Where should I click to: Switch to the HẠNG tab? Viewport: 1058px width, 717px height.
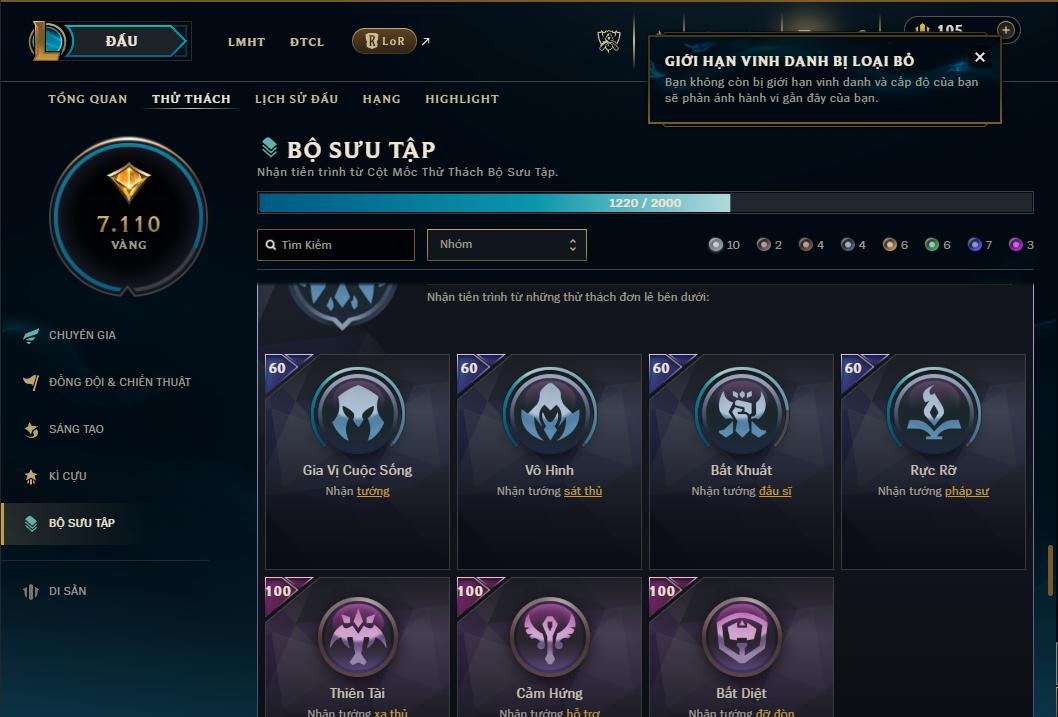(381, 99)
